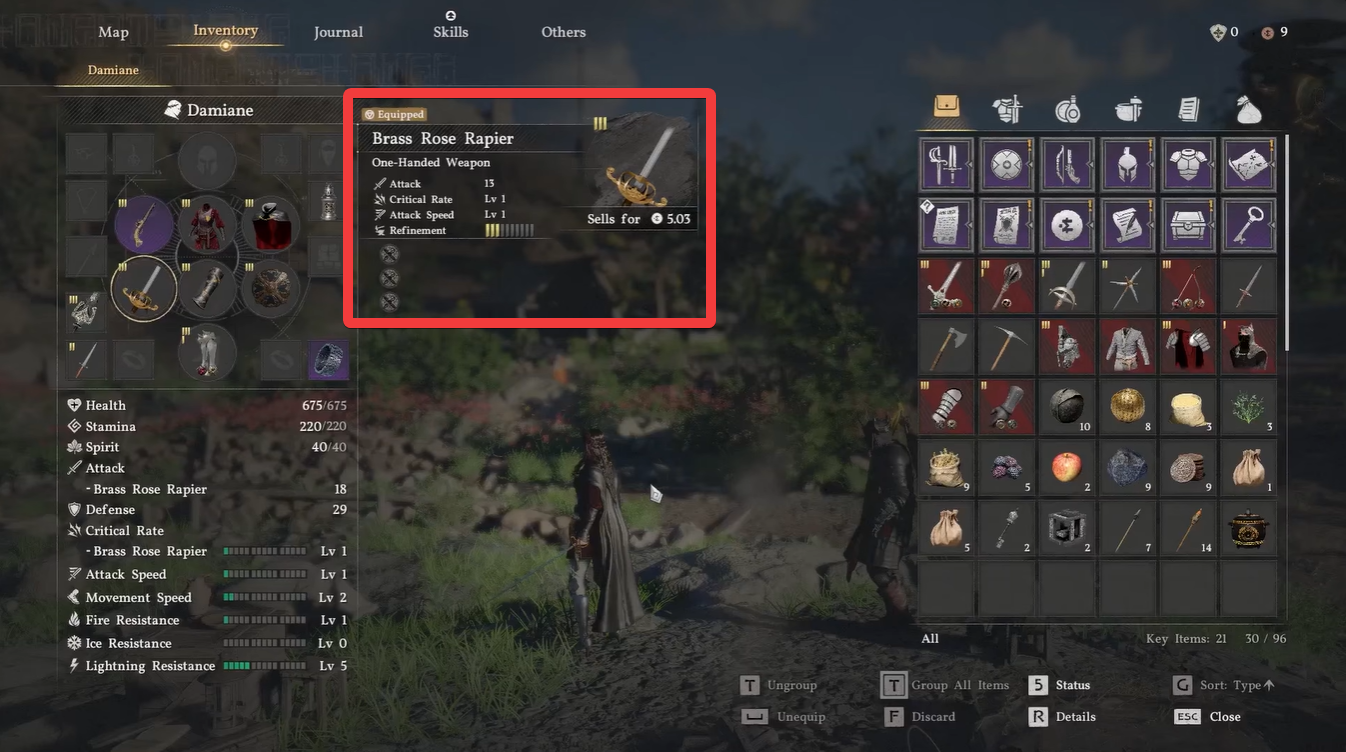Screen dimensions: 1346x752
Task: Select the apple curative in the inventory grid
Action: coord(1067,468)
